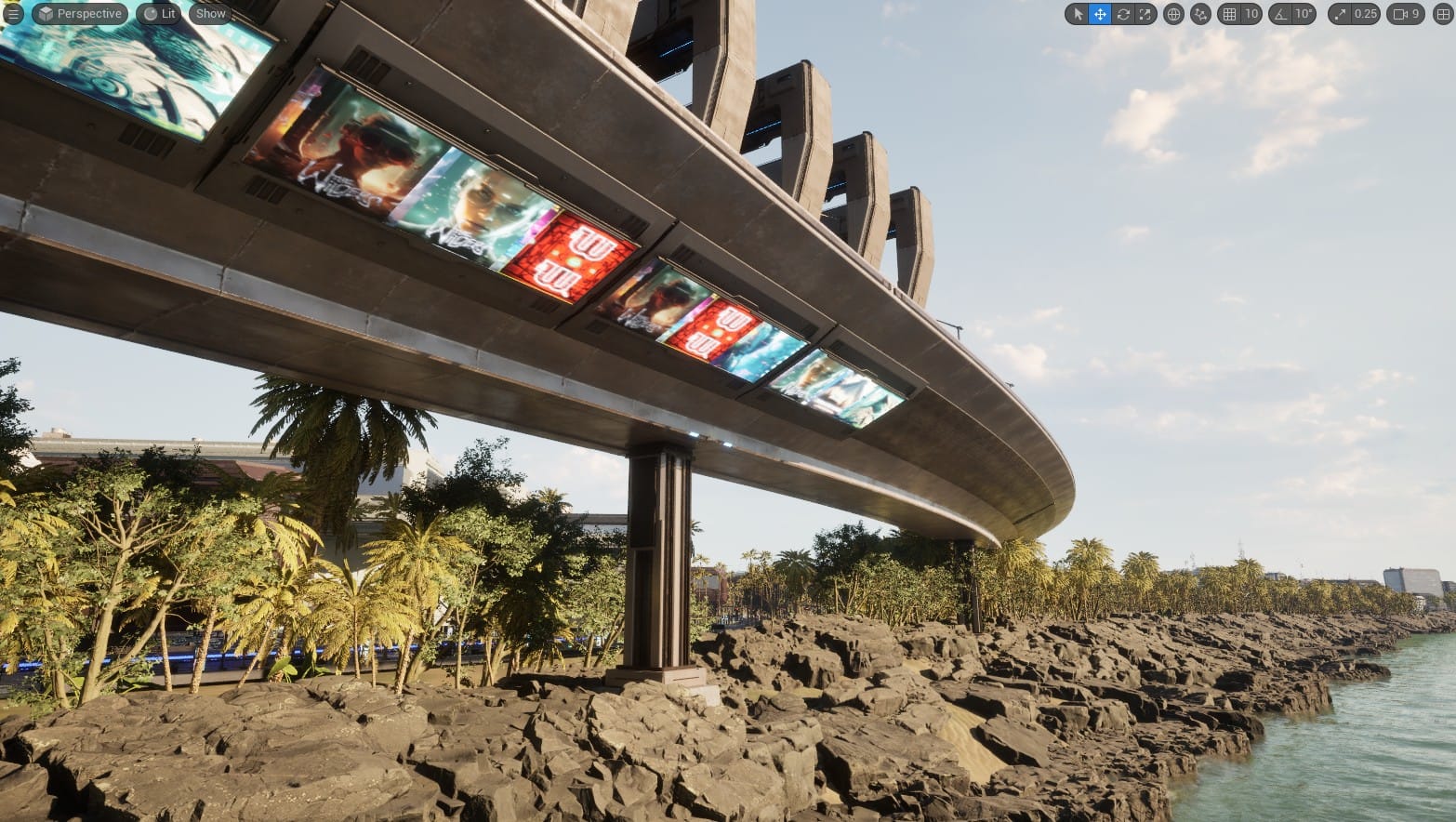Screen dimensions: 1456x822
Task: Select the object selection arrow tool
Action: [1079, 14]
